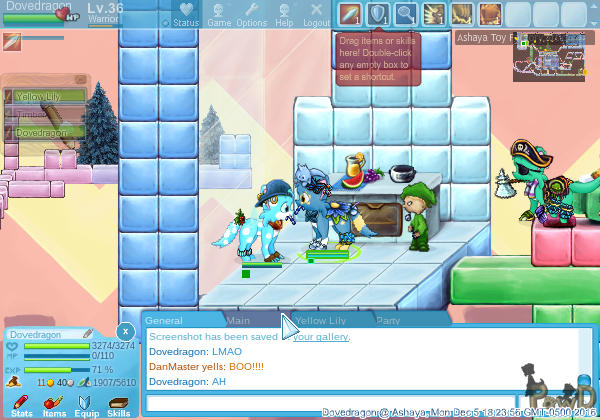Switch to the Main chat tab

(238, 321)
